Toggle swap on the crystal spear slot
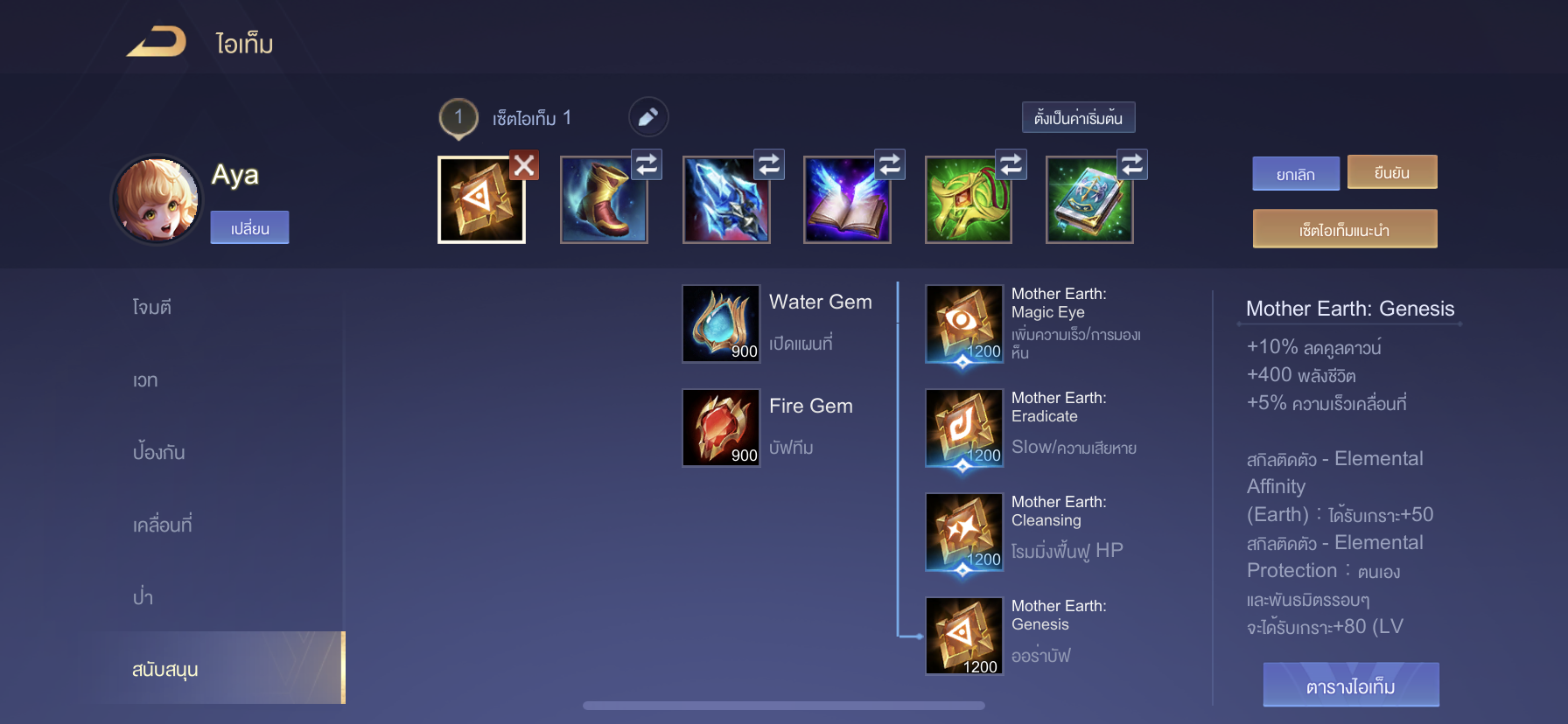Screen dimensions: 1568x724 coord(768,164)
